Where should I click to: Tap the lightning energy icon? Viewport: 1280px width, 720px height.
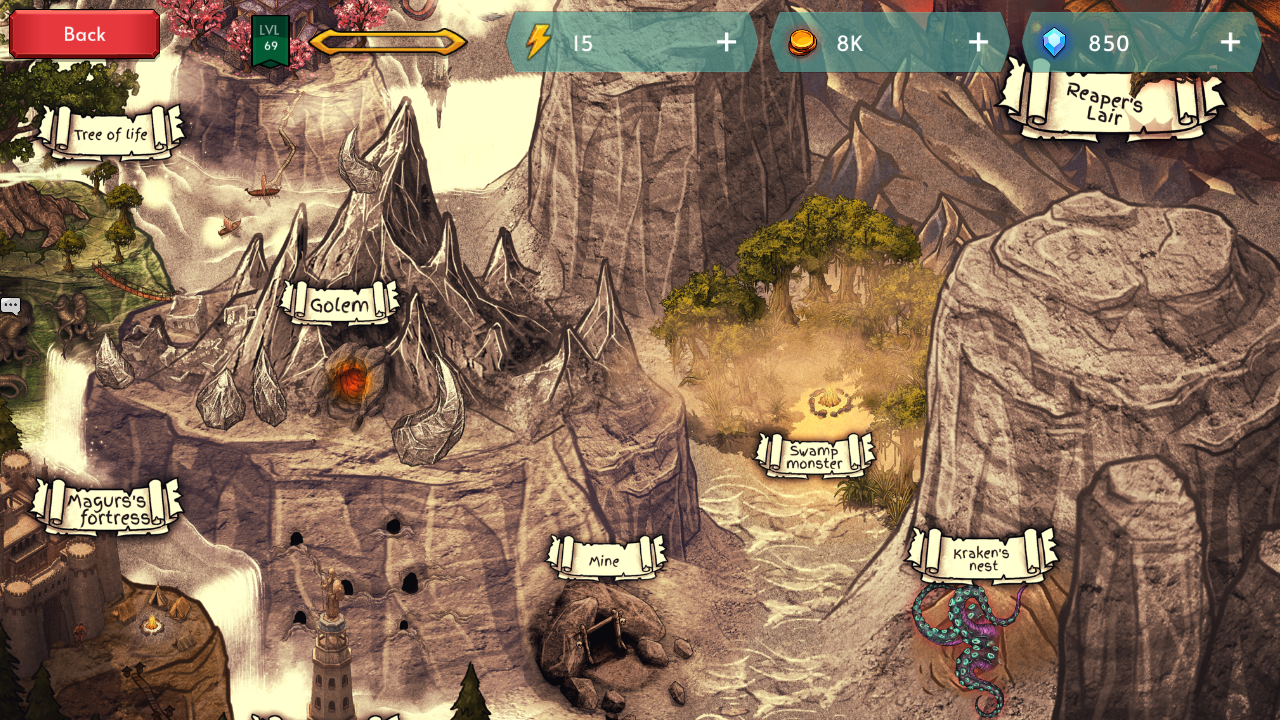[539, 42]
